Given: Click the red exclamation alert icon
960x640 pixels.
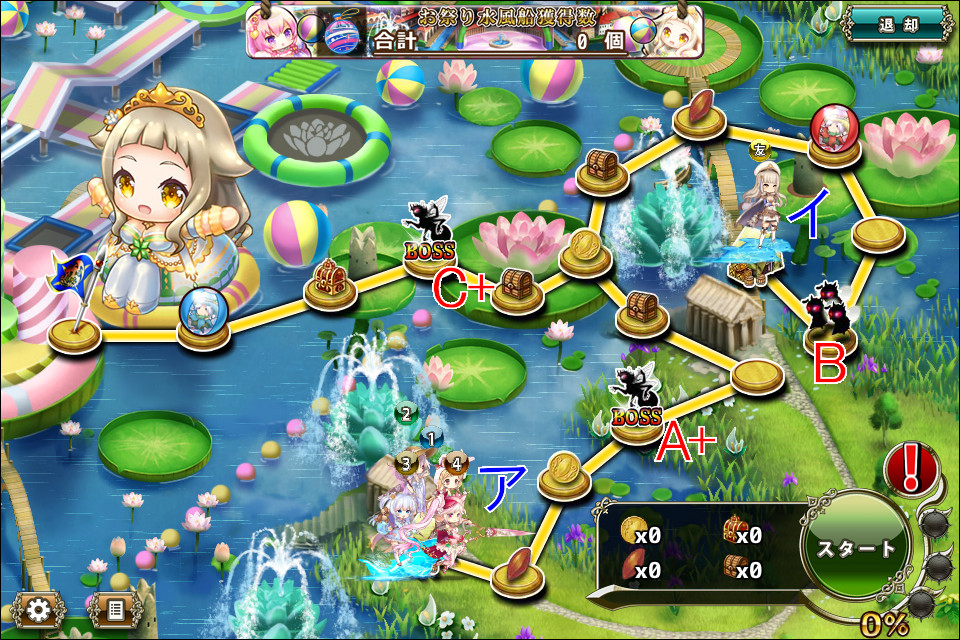Looking at the screenshot, I should (x=910, y=467).
